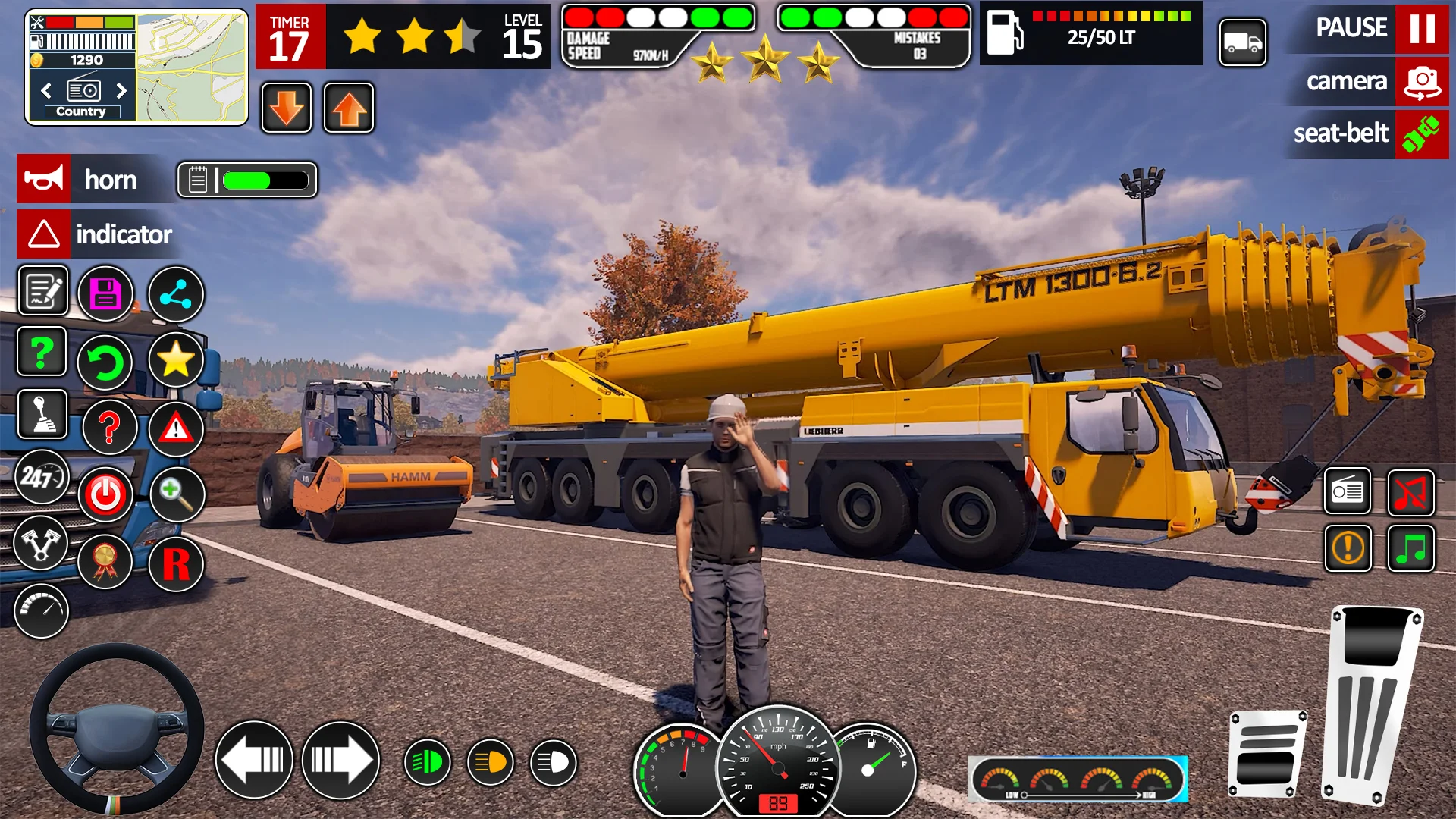The width and height of the screenshot is (1456, 819).
Task: Mute music with the crossed note icon
Action: tap(1410, 493)
